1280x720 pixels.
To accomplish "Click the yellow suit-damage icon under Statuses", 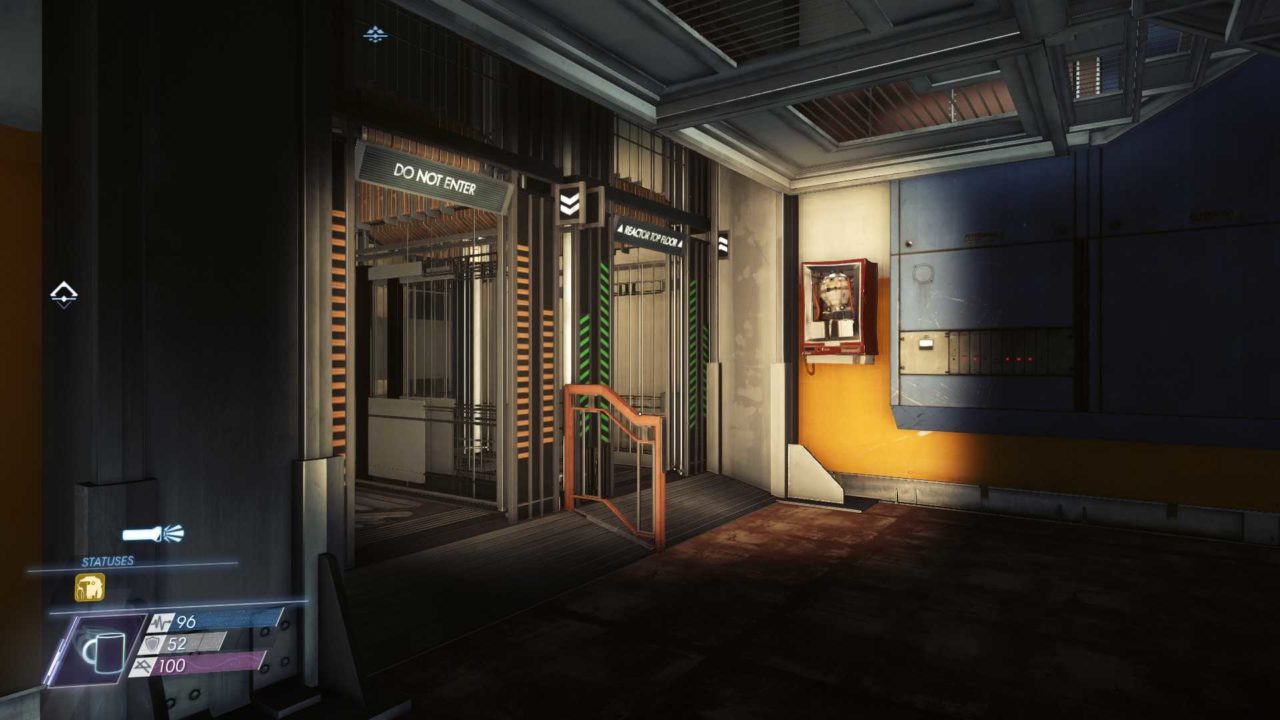I will click(x=90, y=589).
